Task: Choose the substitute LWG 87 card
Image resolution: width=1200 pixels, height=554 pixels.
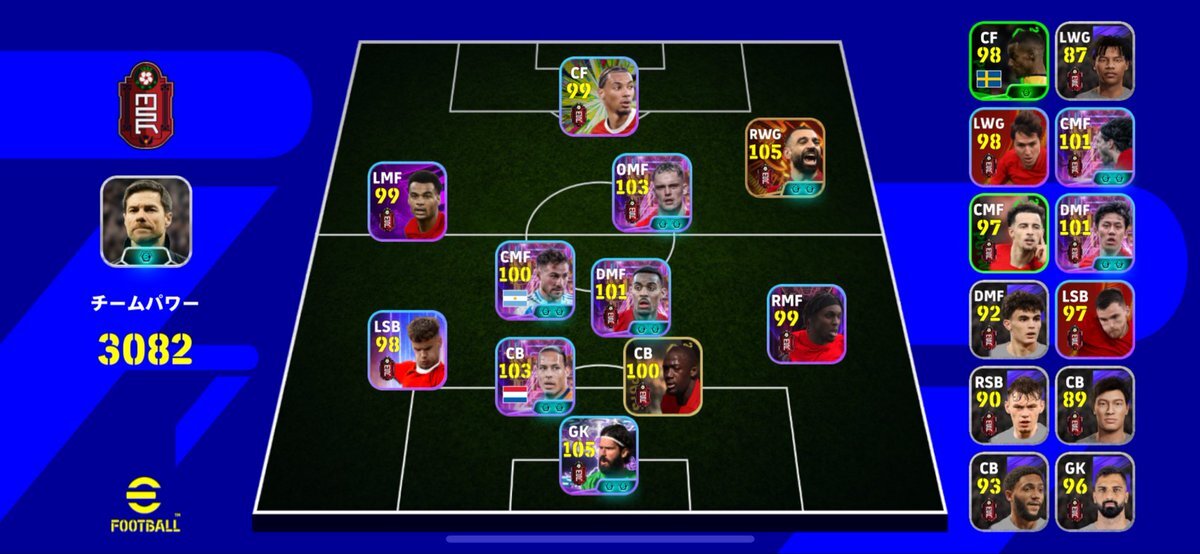Action: pos(1095,60)
